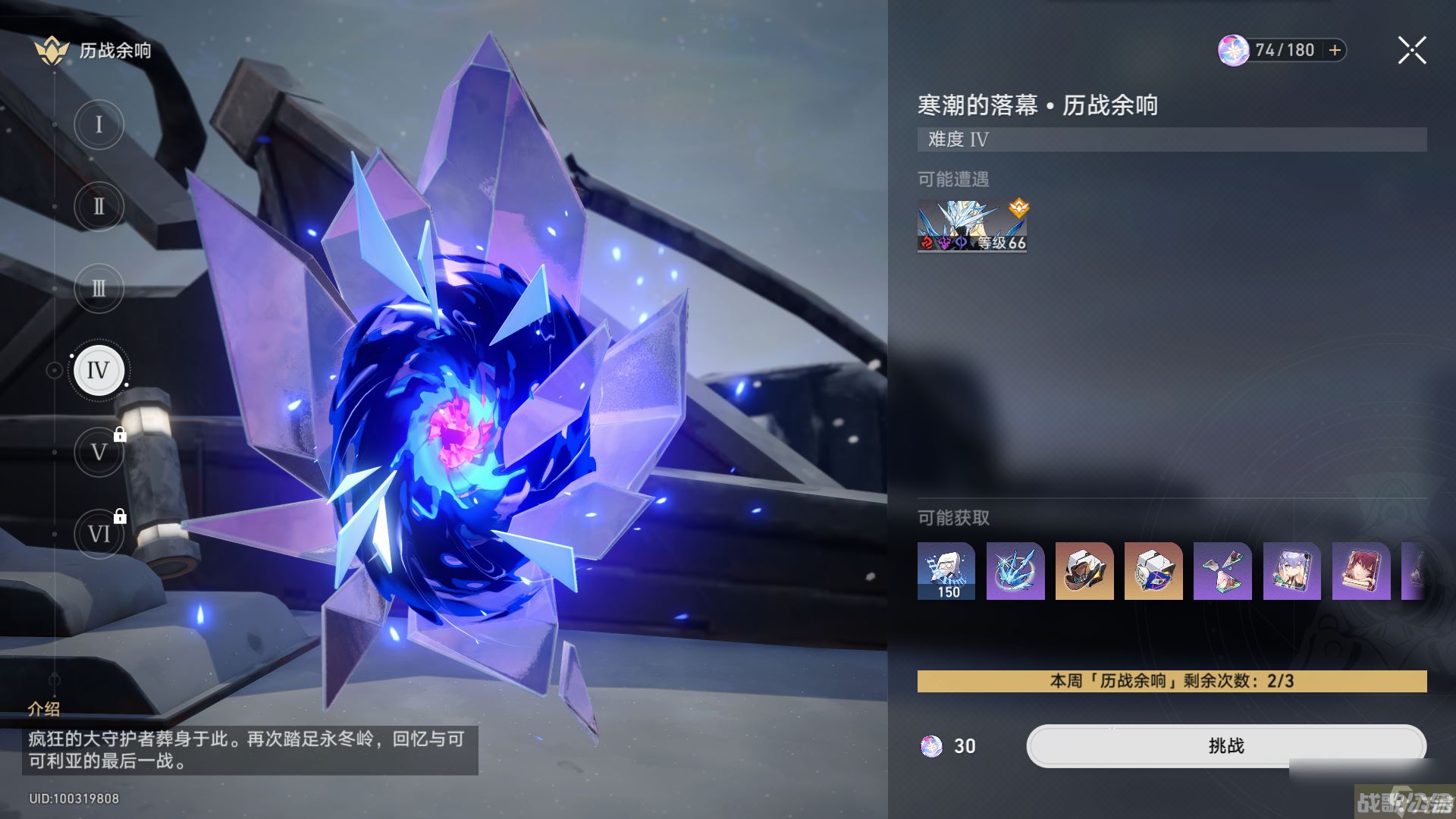This screenshot has width=1456, height=819.
Task: Select Difficulty I node
Action: (99, 124)
